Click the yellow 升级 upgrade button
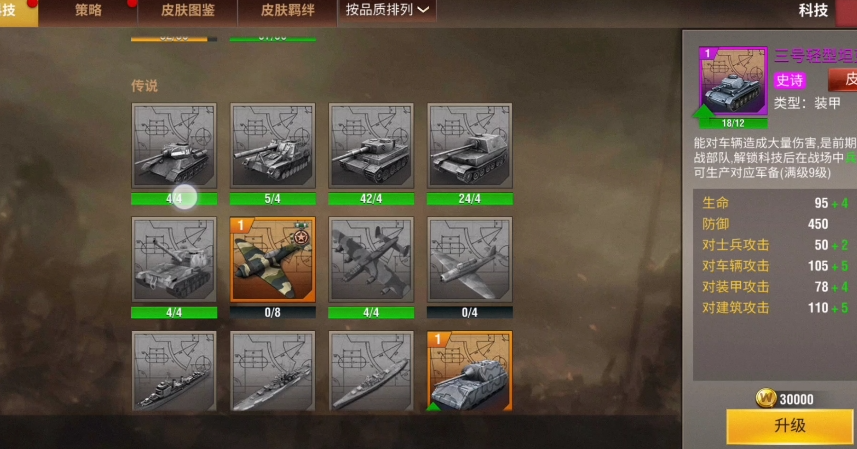The width and height of the screenshot is (857, 449). pos(789,426)
